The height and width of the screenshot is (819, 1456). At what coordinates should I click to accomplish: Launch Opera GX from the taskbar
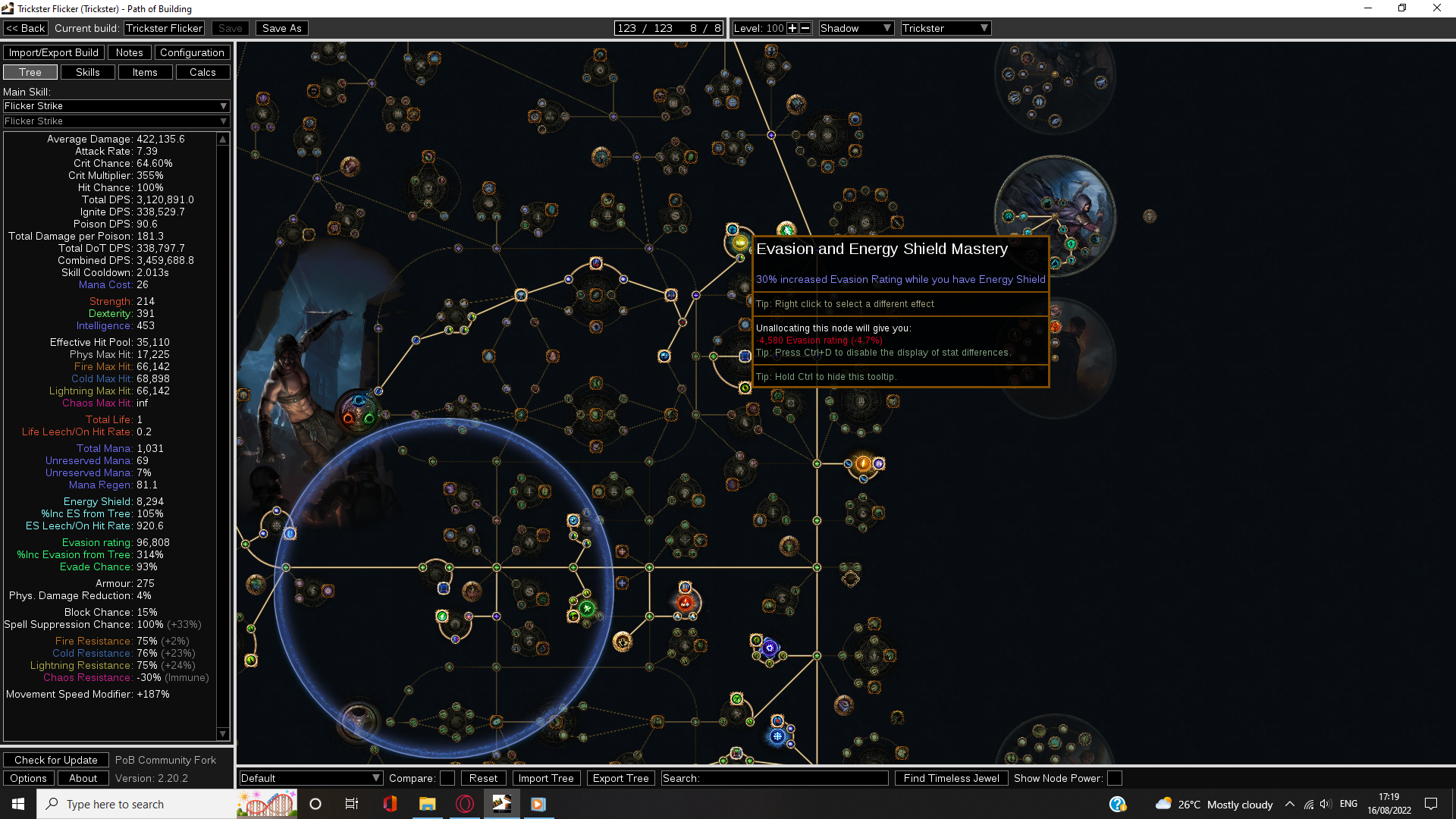(x=465, y=804)
